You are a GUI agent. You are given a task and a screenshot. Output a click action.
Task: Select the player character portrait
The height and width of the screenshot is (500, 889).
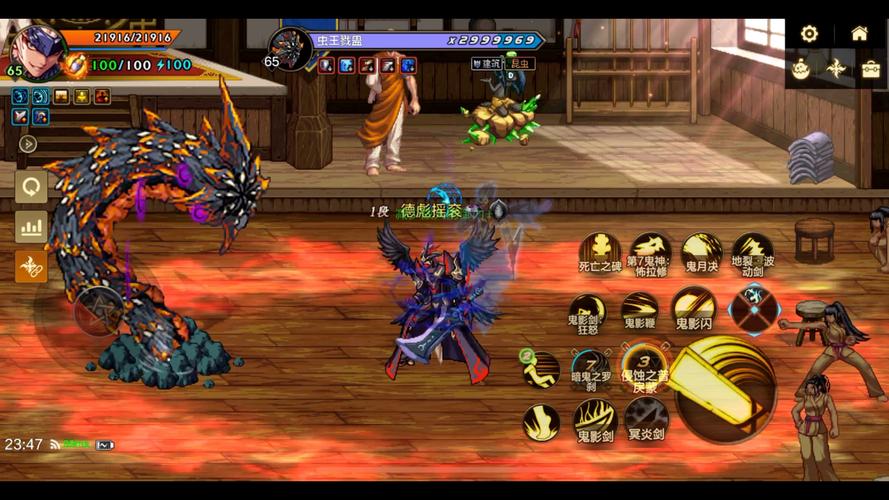pos(38,50)
